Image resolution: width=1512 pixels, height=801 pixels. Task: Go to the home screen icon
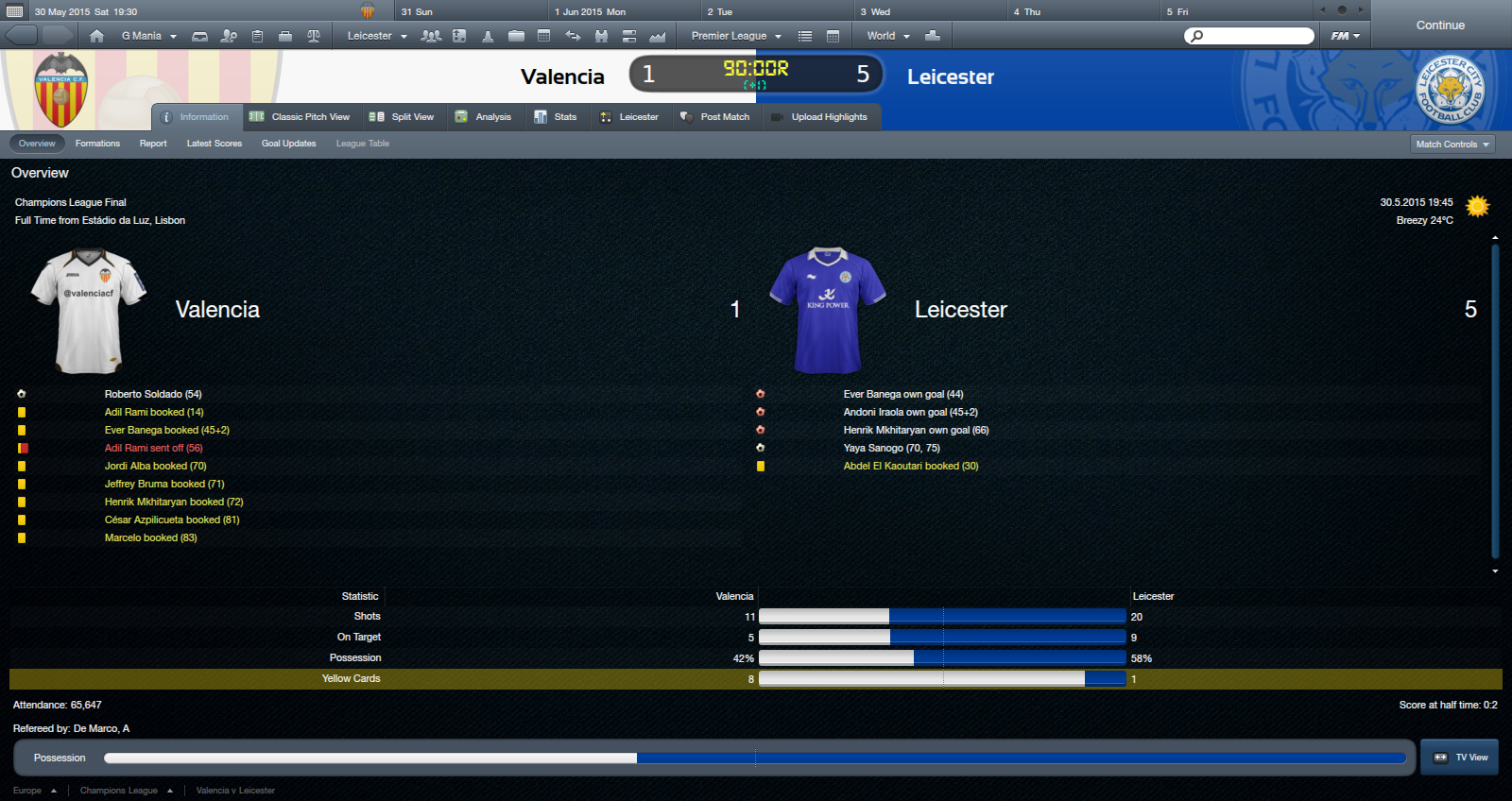[96, 36]
